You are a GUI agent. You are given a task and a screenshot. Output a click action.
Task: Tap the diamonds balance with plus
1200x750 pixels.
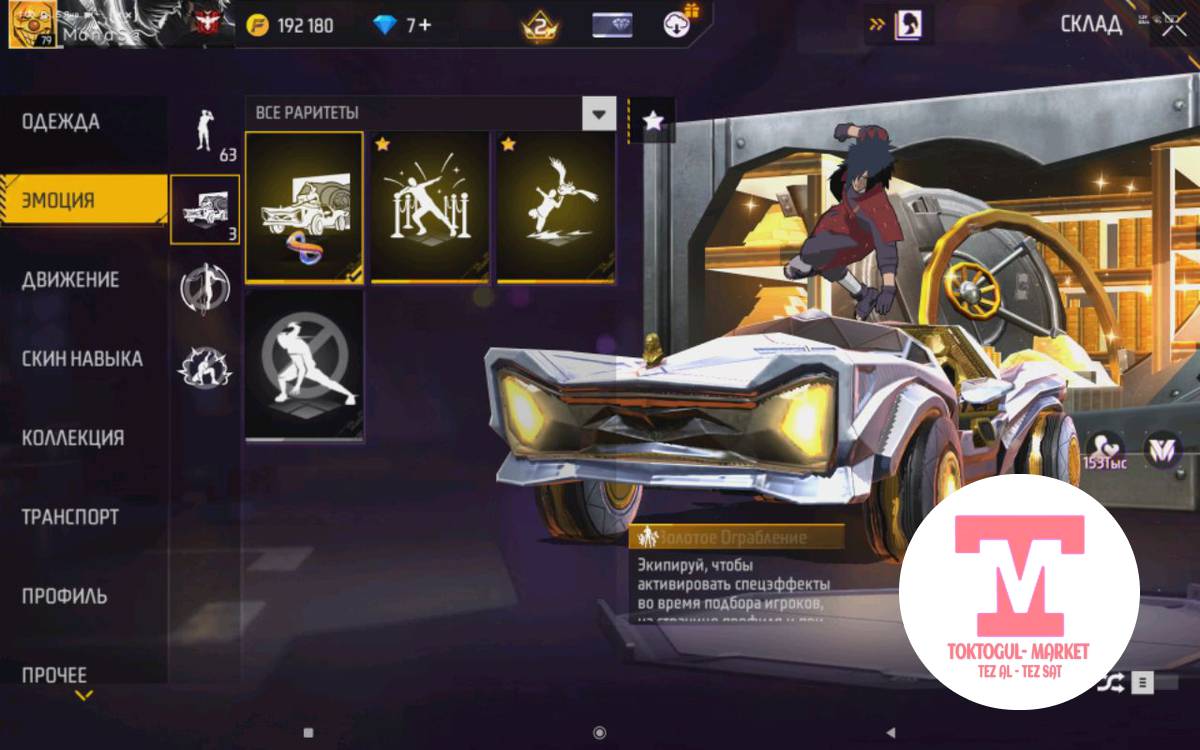[404, 26]
